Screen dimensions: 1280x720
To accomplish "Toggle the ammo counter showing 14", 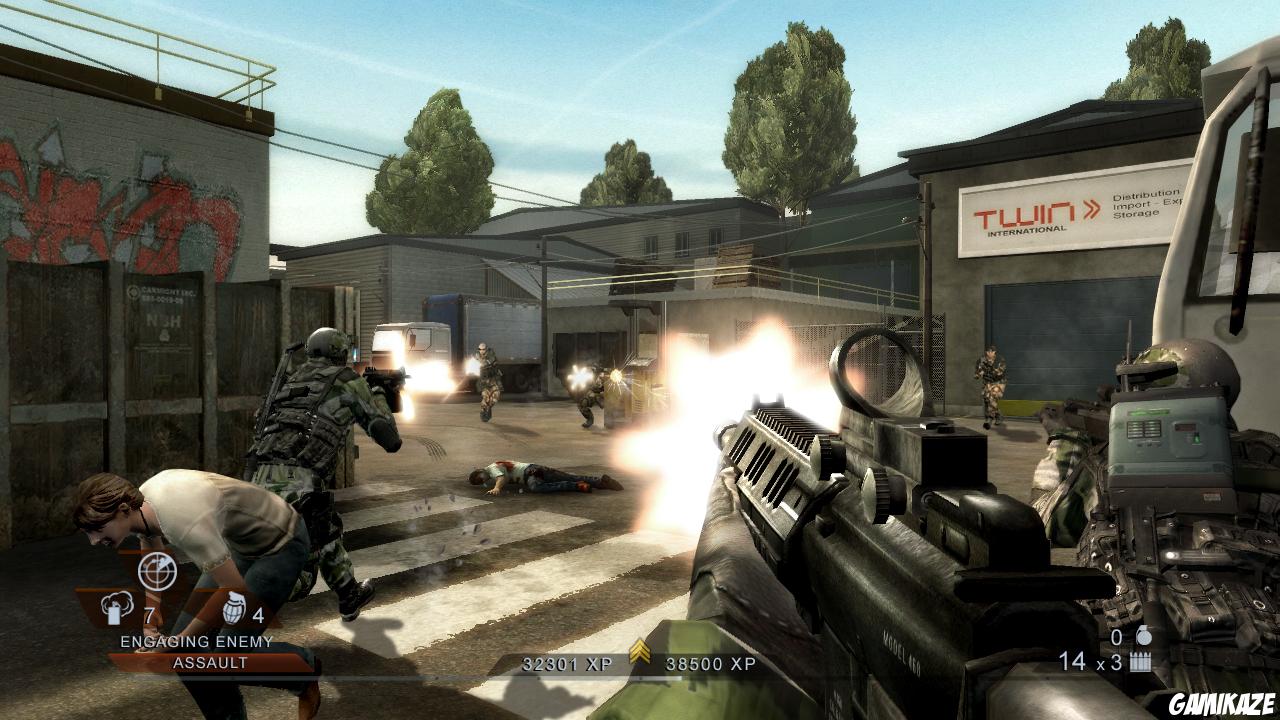I will click(1072, 661).
